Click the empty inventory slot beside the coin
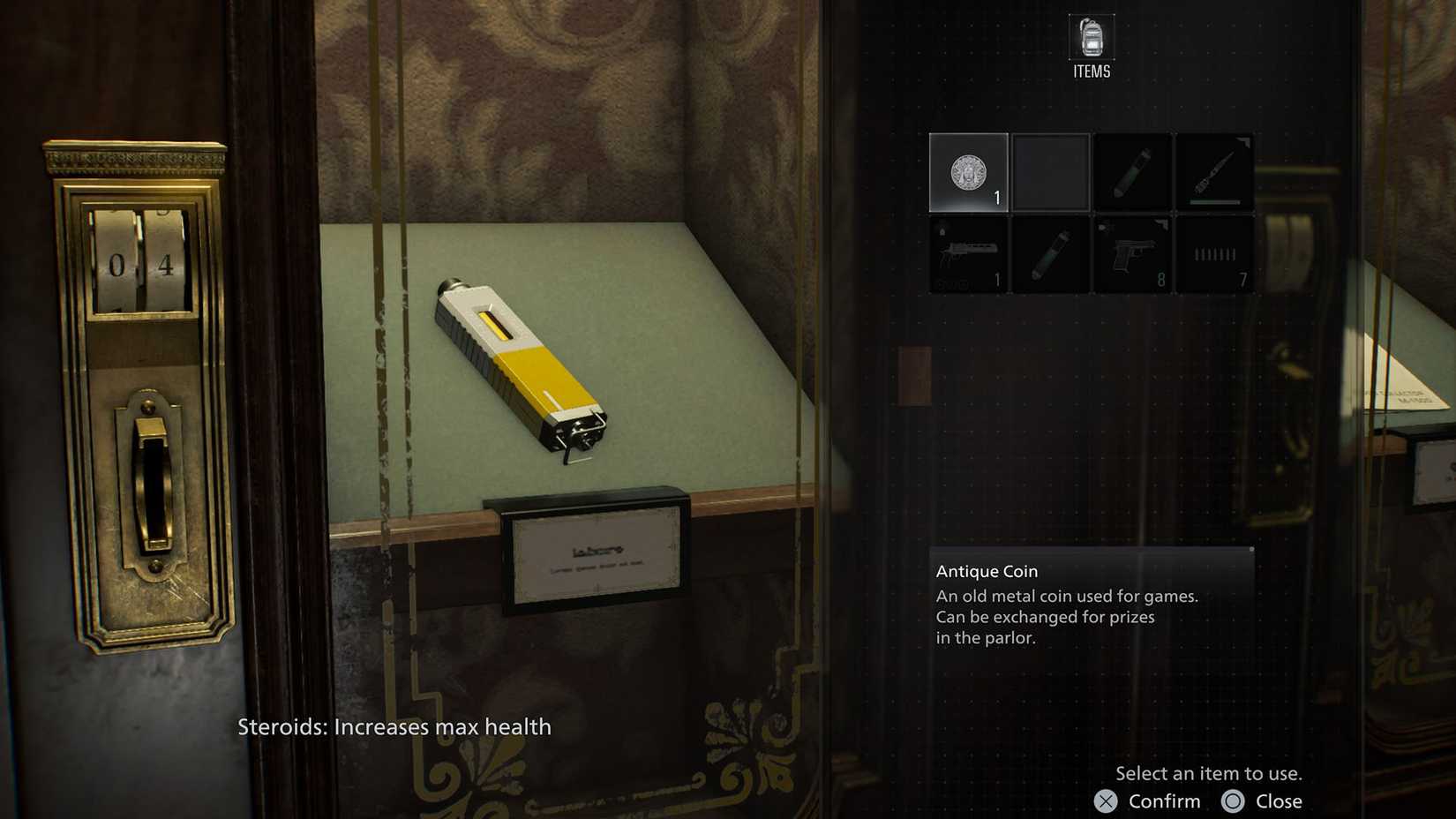Screen dimensions: 1456x819 pyautogui.click(x=1050, y=172)
